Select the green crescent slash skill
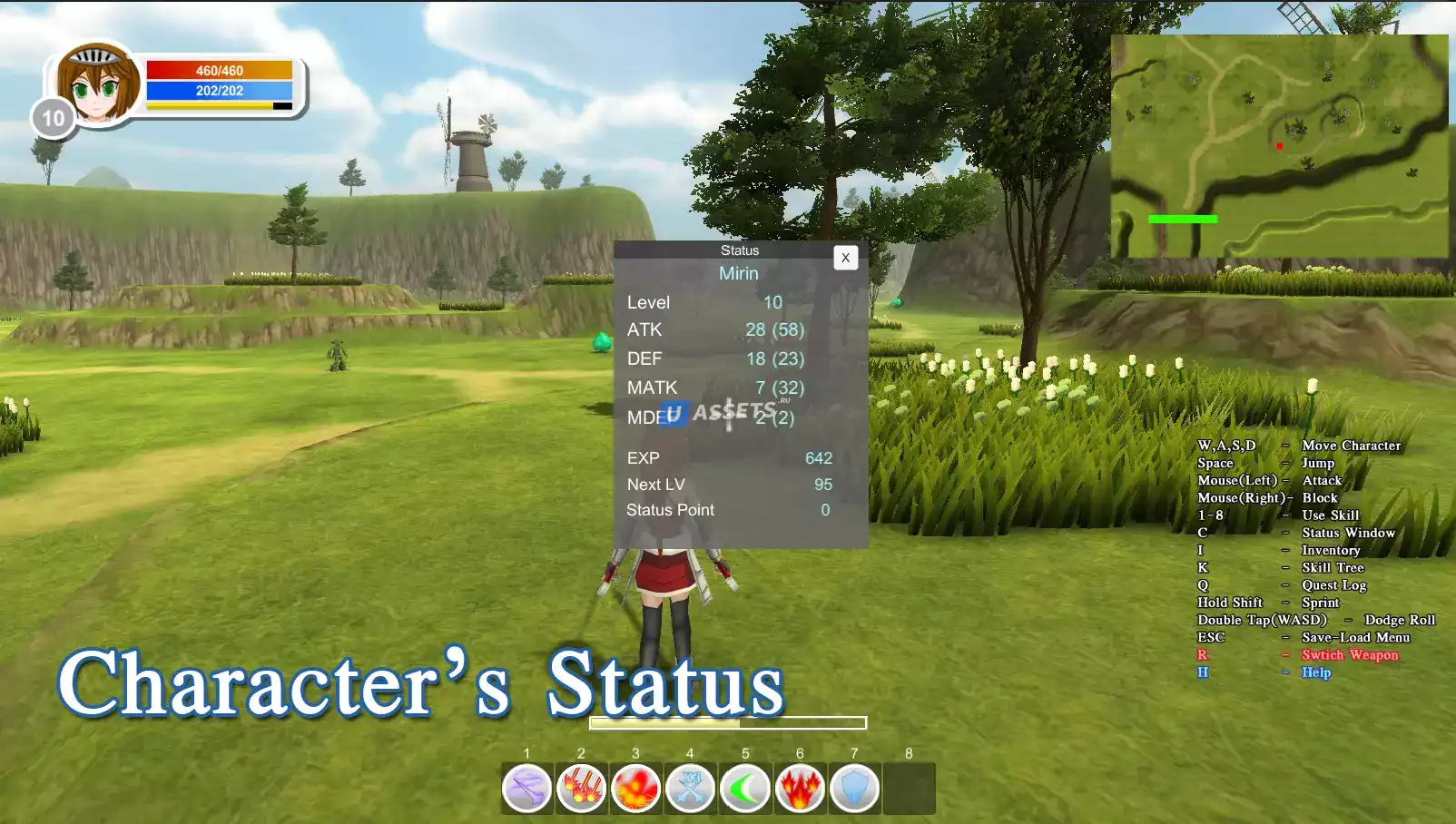The width and height of the screenshot is (1456, 824). (x=745, y=788)
